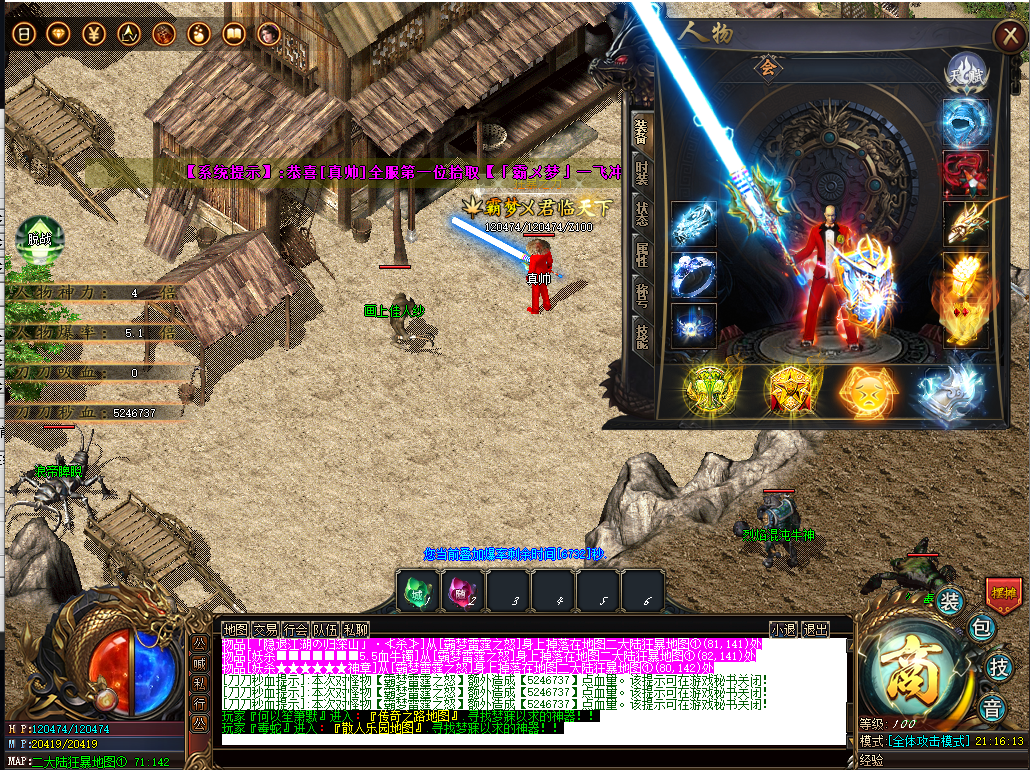Click the 退出 exit button
The image size is (1030, 770).
click(x=816, y=629)
